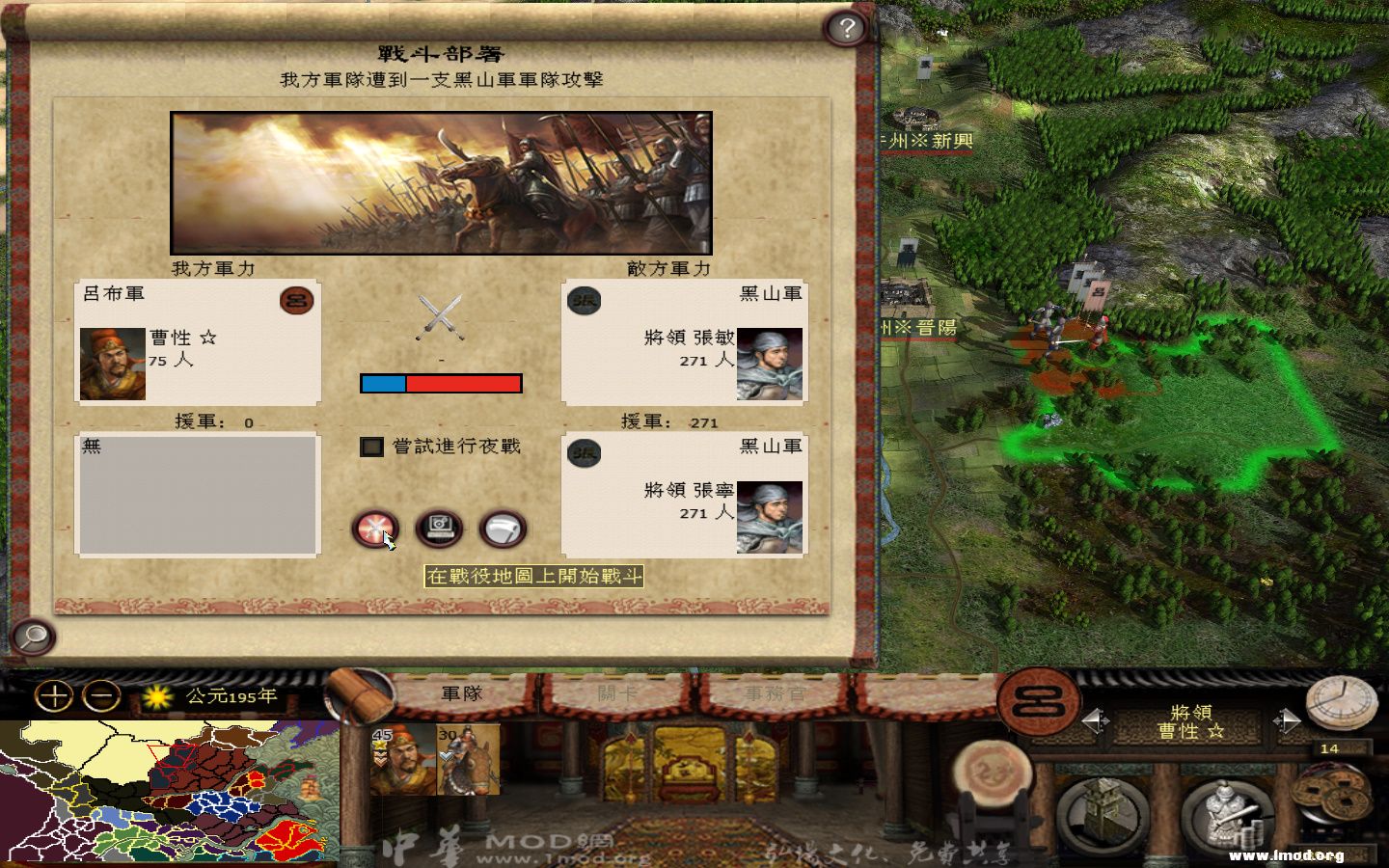Screen dimensions: 1389x868
Task: Open help via the question mark icon
Action: (x=847, y=28)
